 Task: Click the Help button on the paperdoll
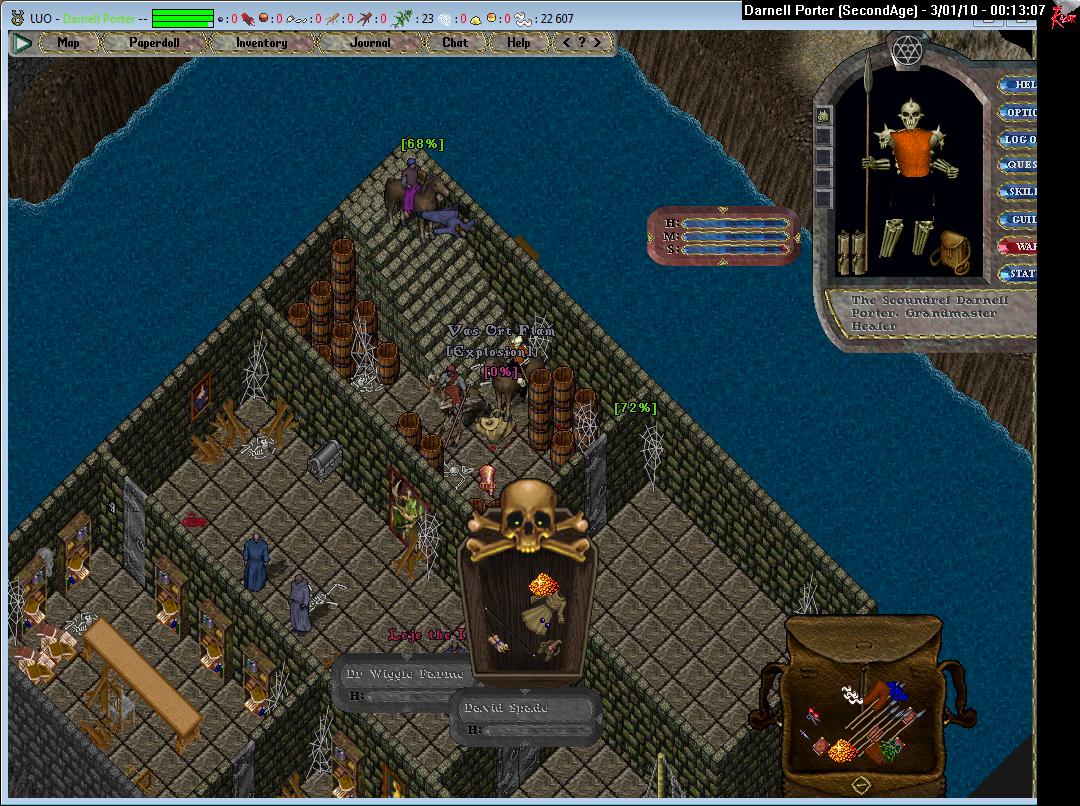click(x=1018, y=85)
